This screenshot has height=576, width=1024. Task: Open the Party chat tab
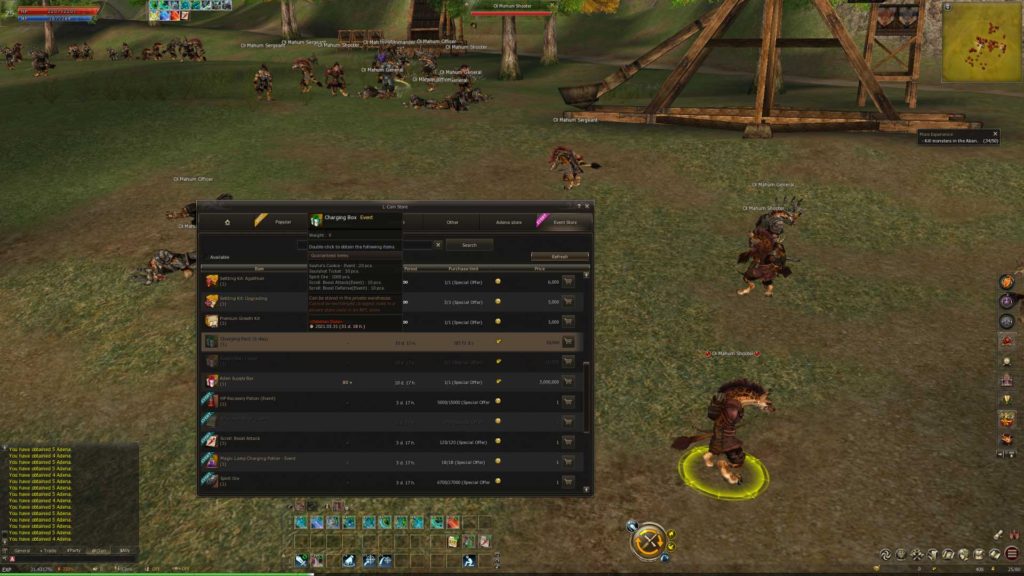[73, 550]
